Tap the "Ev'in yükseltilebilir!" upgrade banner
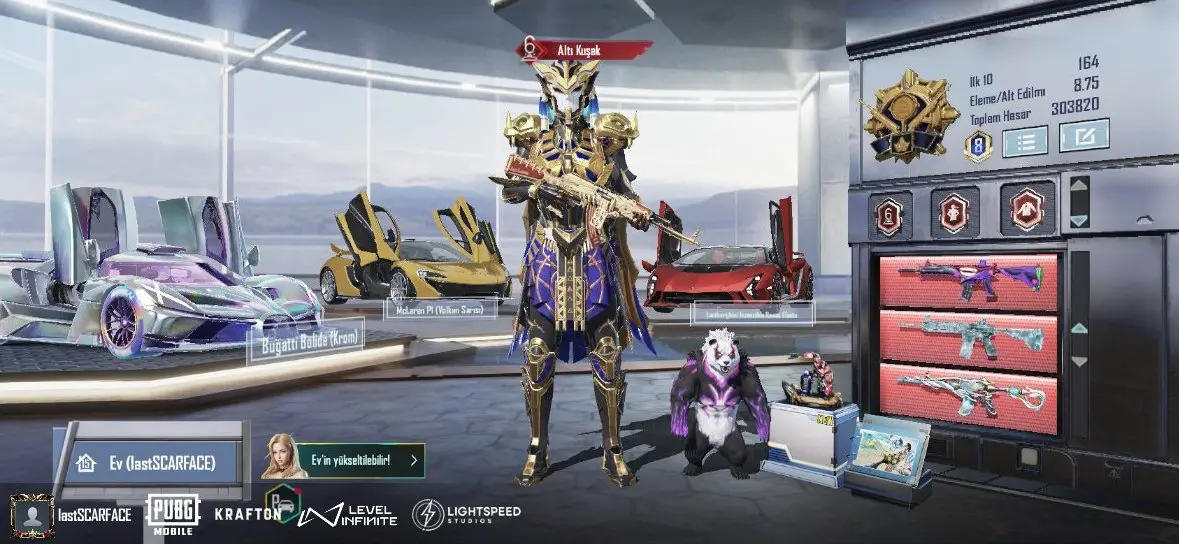Screen dimensions: 1179x544 [x=343, y=460]
